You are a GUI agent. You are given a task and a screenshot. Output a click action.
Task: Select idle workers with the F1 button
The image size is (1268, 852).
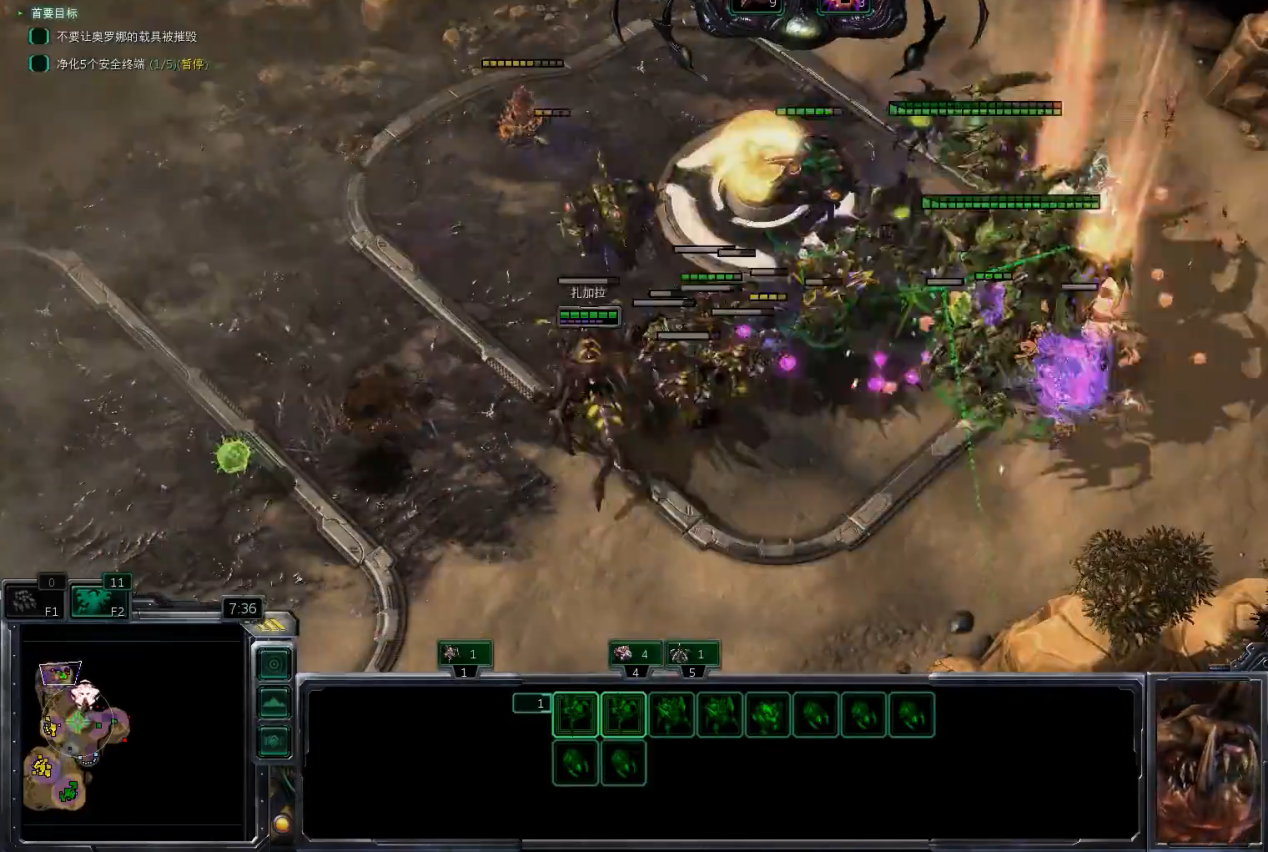click(x=36, y=601)
